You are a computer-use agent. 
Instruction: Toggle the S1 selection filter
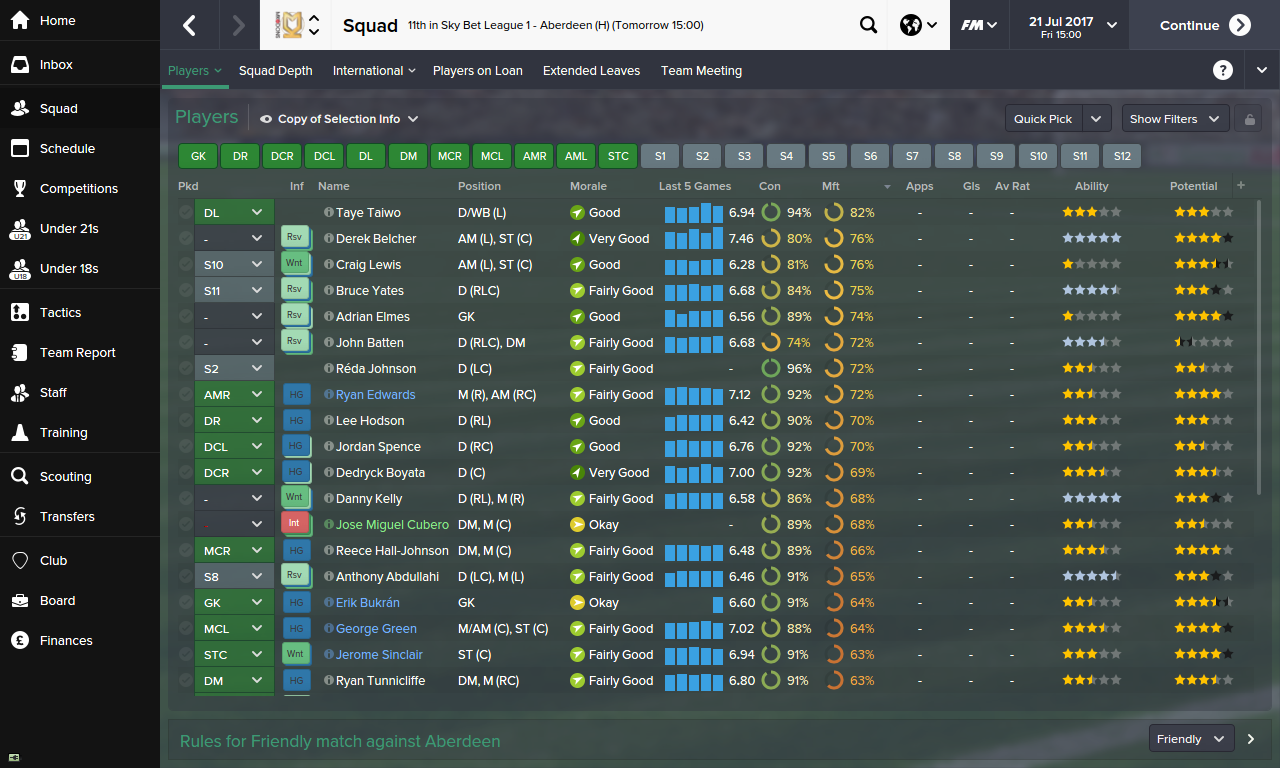[x=659, y=156]
